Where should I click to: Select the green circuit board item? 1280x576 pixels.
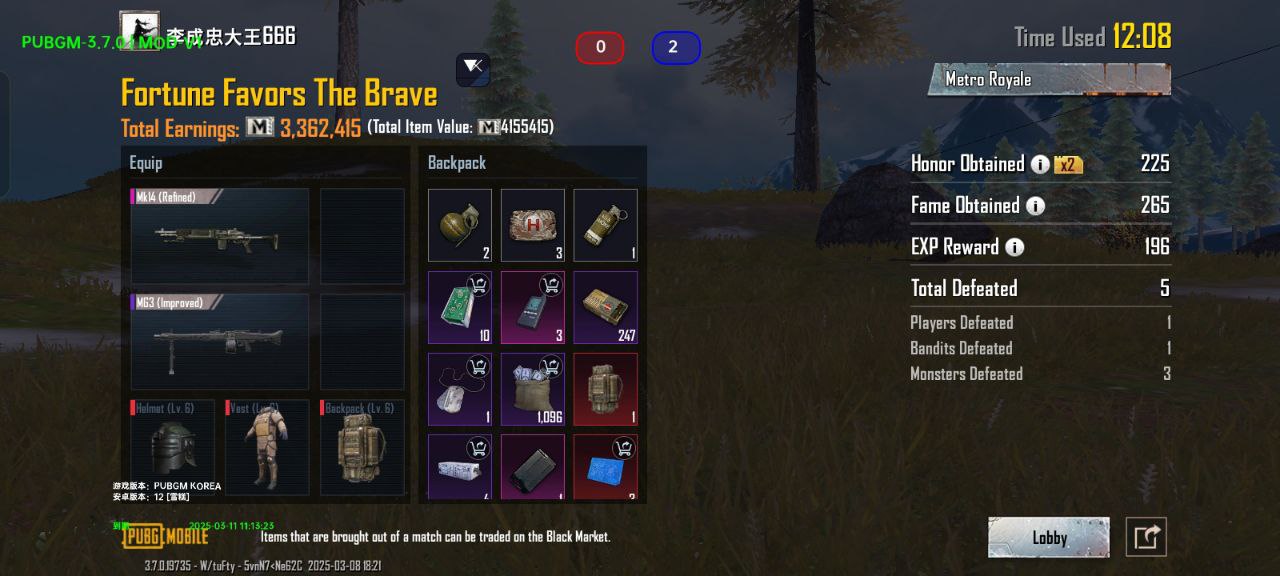[460, 307]
